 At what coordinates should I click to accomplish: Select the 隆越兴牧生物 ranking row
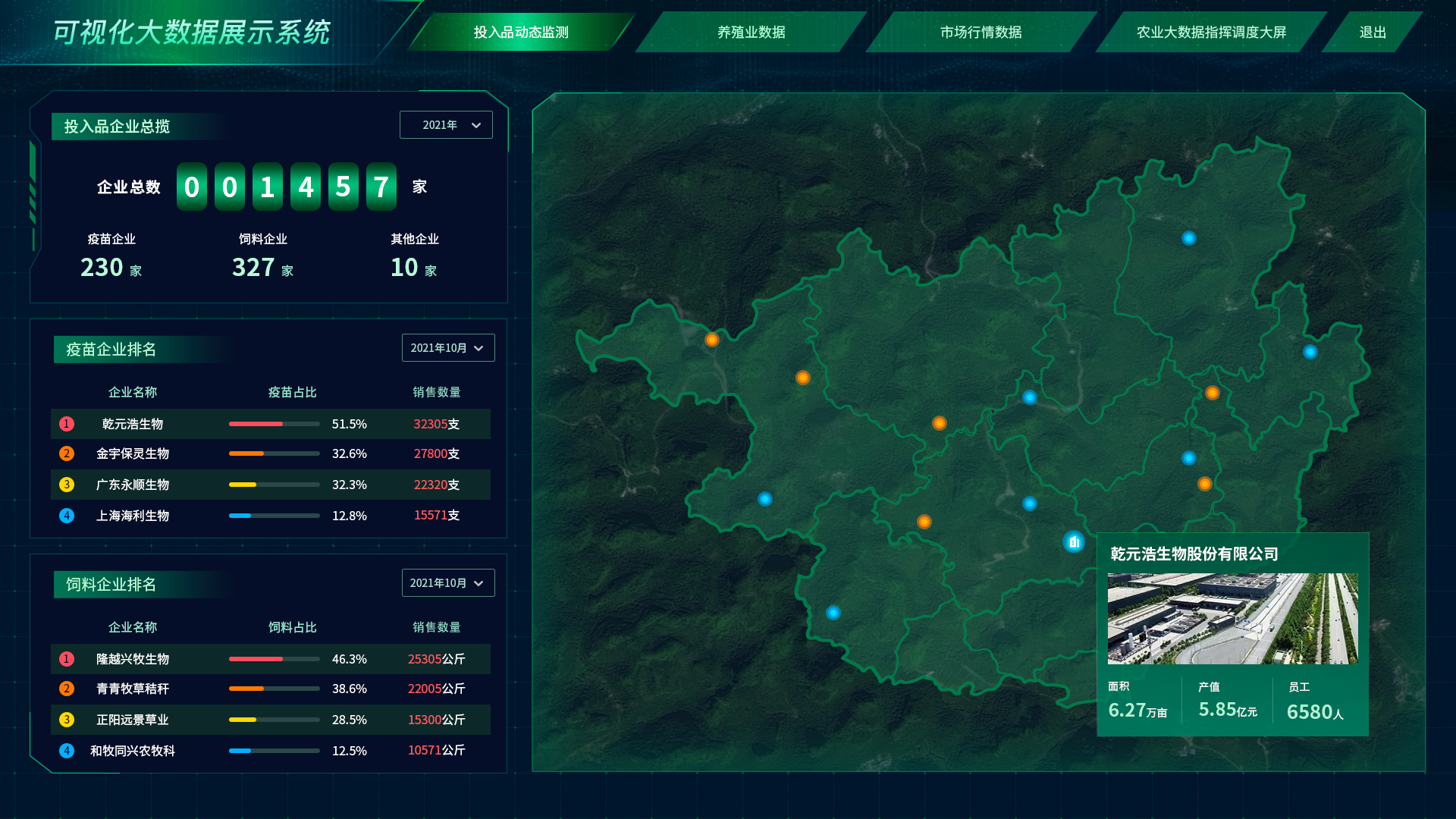coord(270,659)
